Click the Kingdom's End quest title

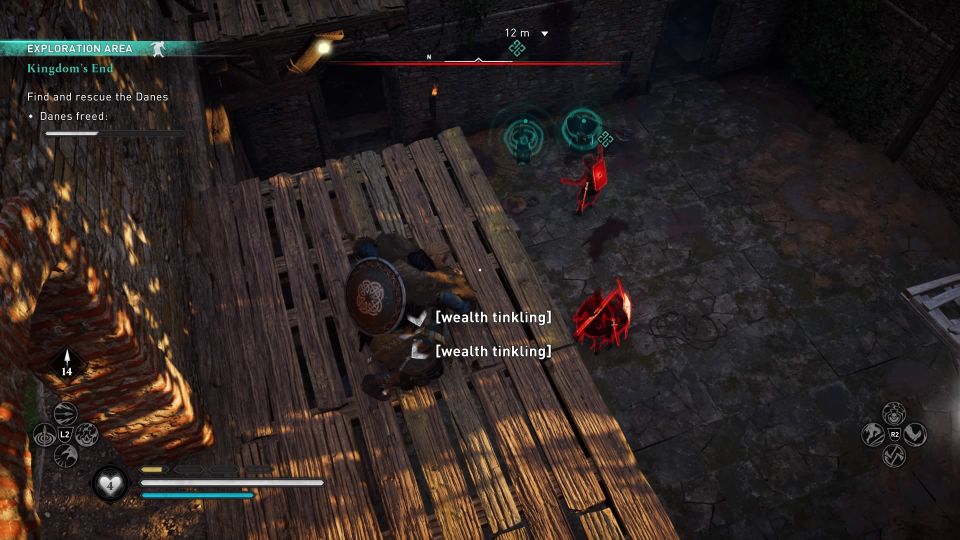(70, 69)
